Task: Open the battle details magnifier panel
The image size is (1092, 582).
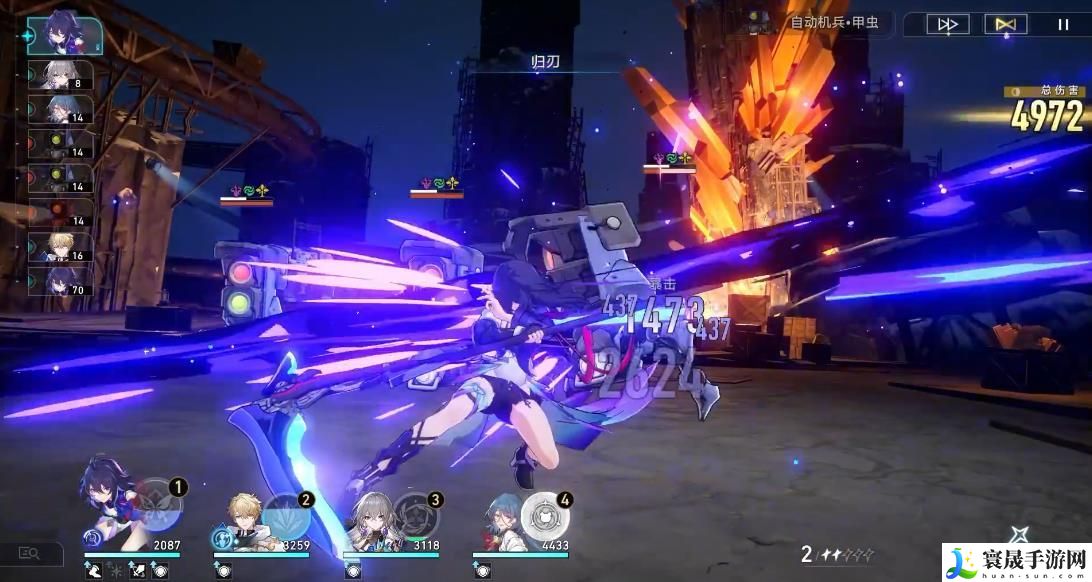Action: (30, 553)
